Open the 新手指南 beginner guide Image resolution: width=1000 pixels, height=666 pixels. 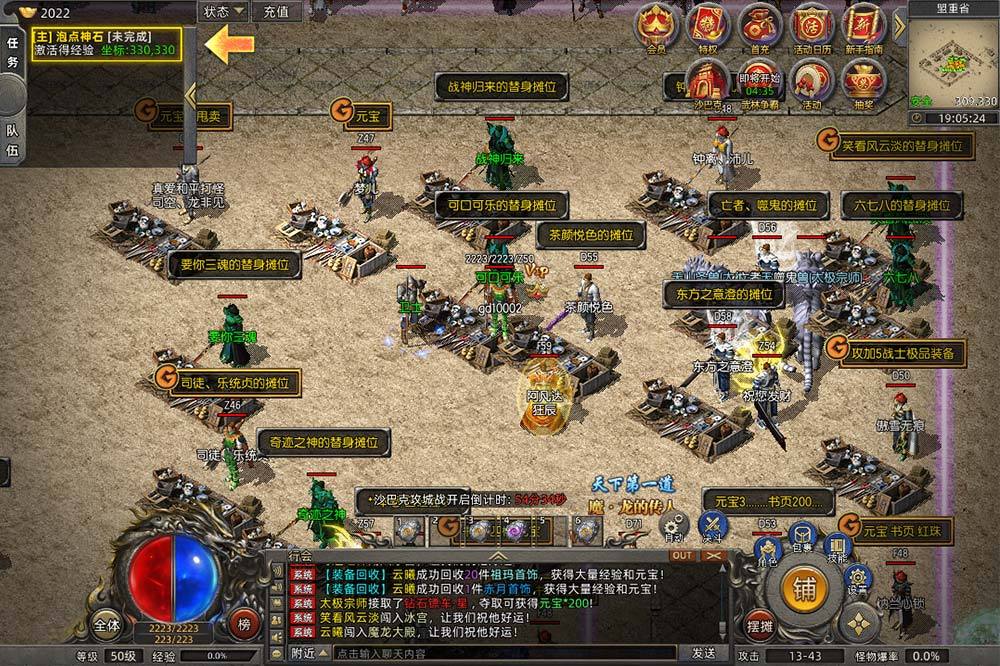pos(862,26)
